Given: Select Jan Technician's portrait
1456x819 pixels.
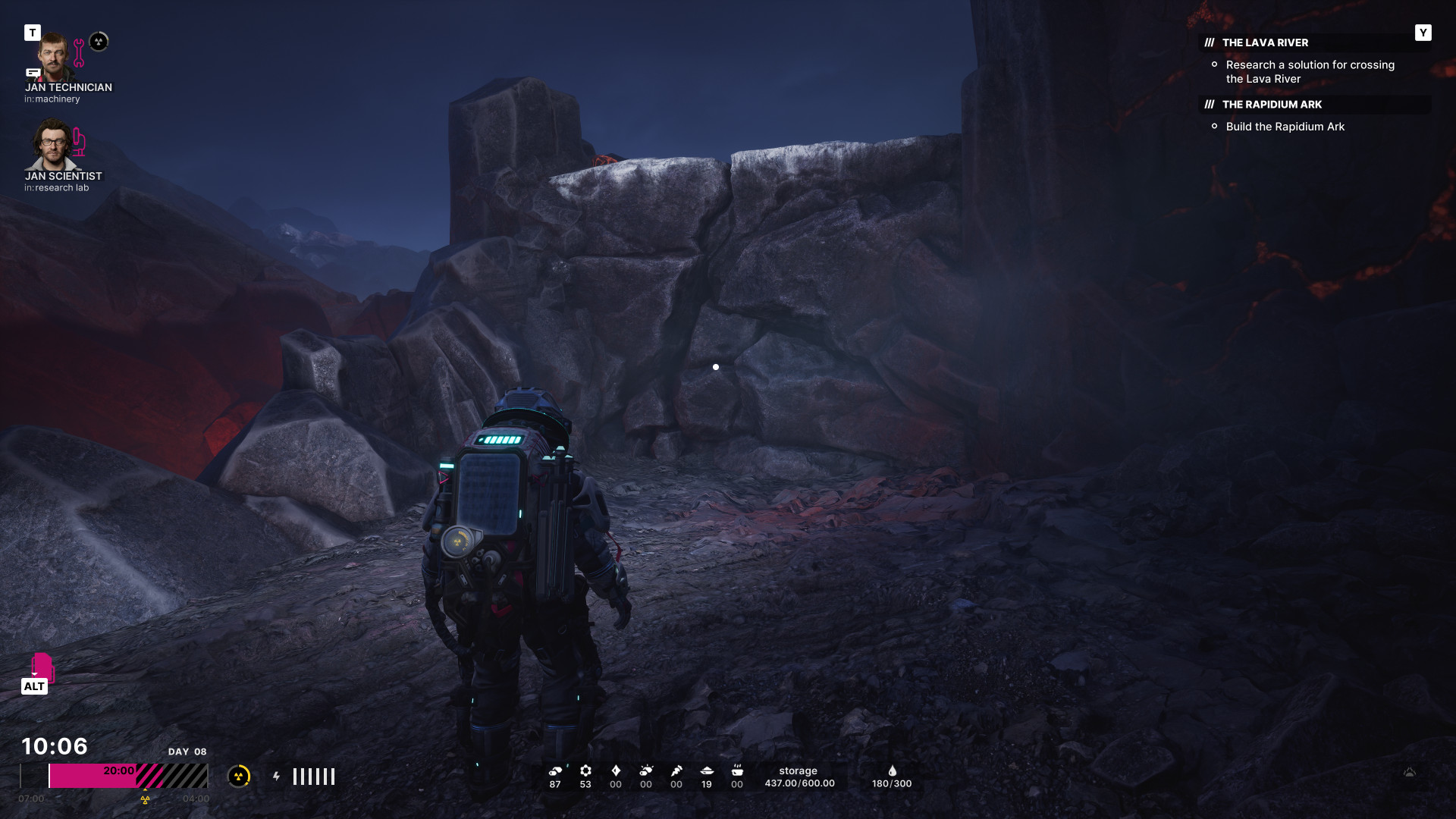Looking at the screenshot, I should (53, 56).
